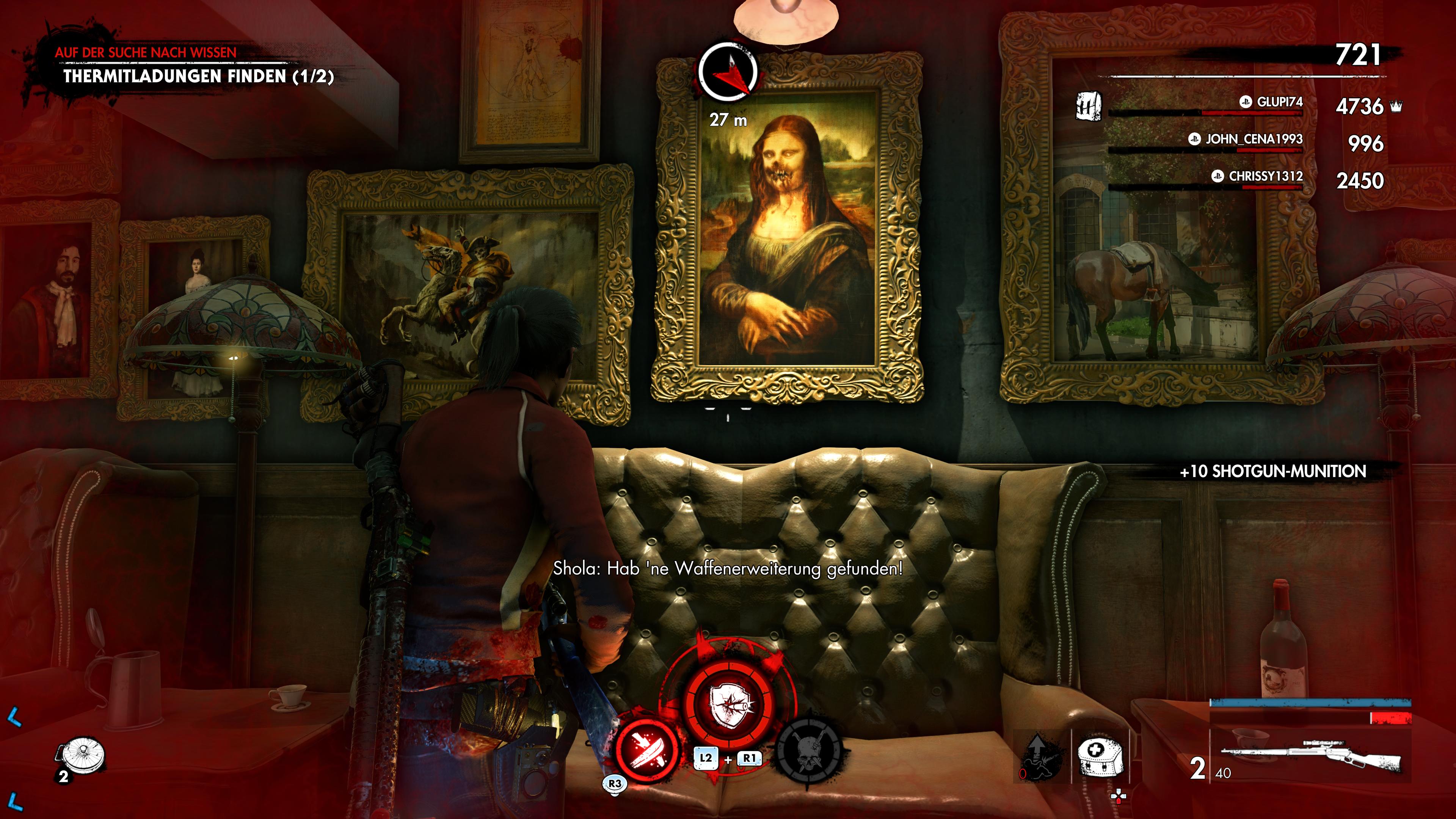Select the Thermitladungen finden objective tracker
The image size is (1456, 819).
coord(198,76)
